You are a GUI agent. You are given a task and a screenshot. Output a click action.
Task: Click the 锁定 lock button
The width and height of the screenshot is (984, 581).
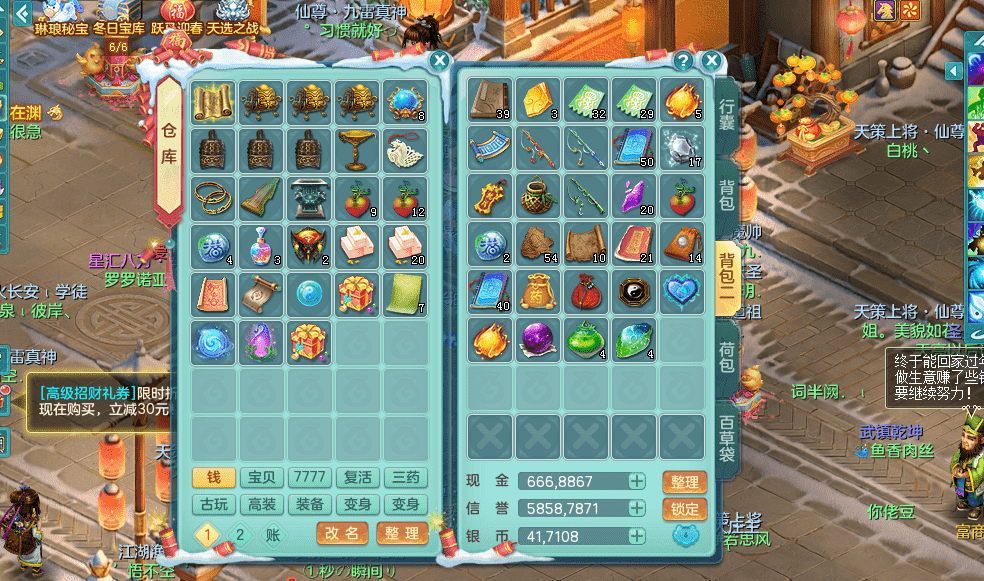coord(685,508)
